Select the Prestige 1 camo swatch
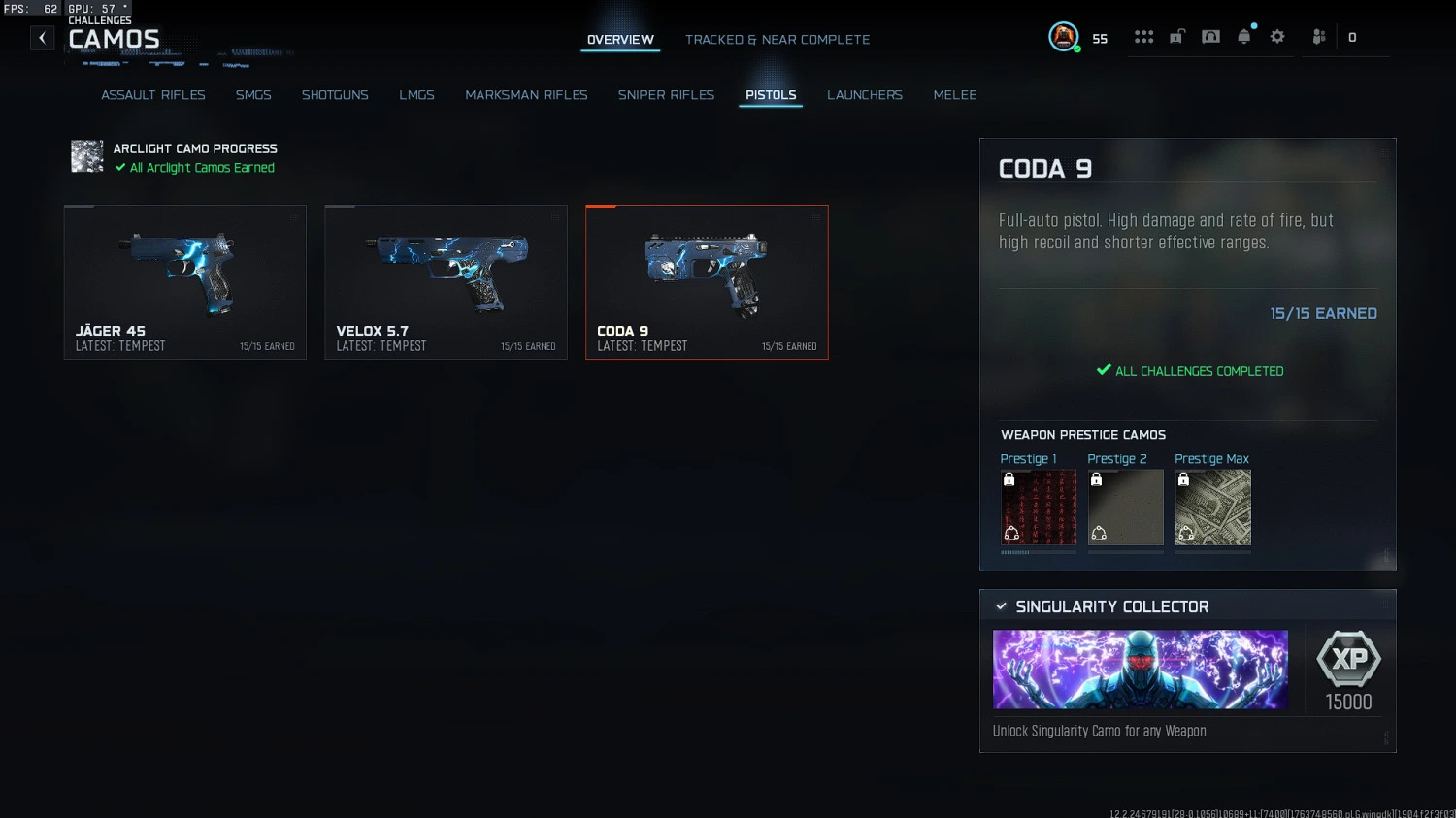This screenshot has width=1456, height=818. pyautogui.click(x=1038, y=507)
